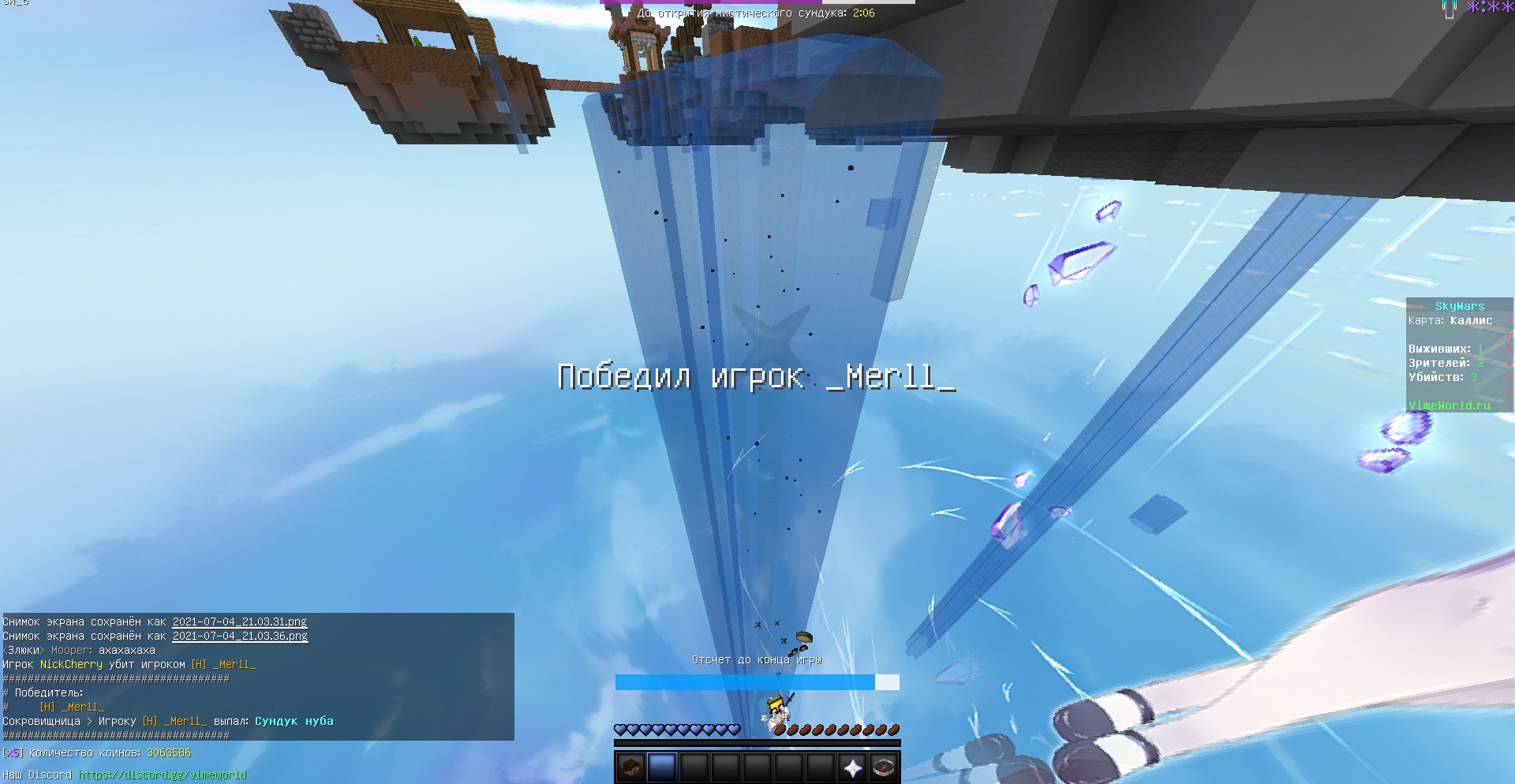Select the player head hotbar slot

tap(630, 767)
